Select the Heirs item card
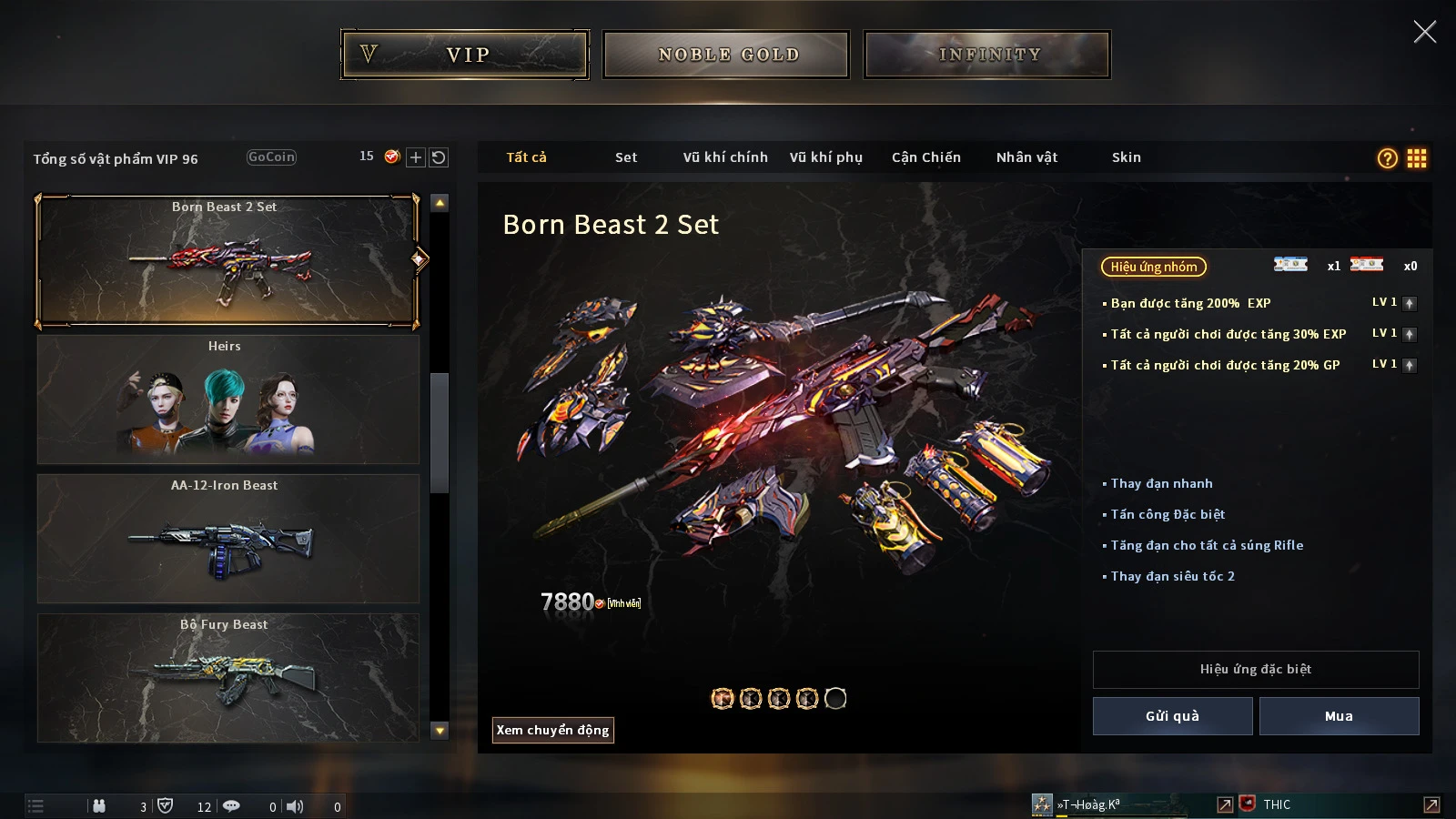Viewport: 1456px width, 819px height. click(x=227, y=399)
